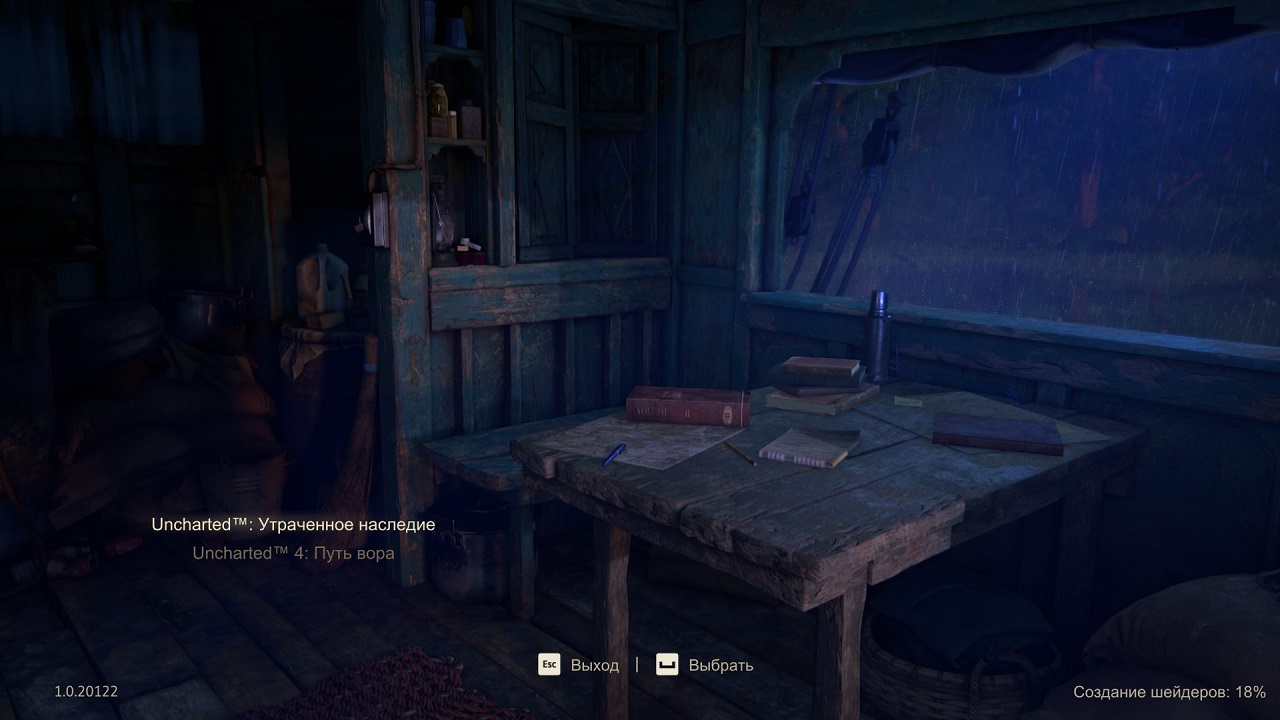
Task: Select the keyboard glyph next to Выбрать prompt
Action: point(665,664)
